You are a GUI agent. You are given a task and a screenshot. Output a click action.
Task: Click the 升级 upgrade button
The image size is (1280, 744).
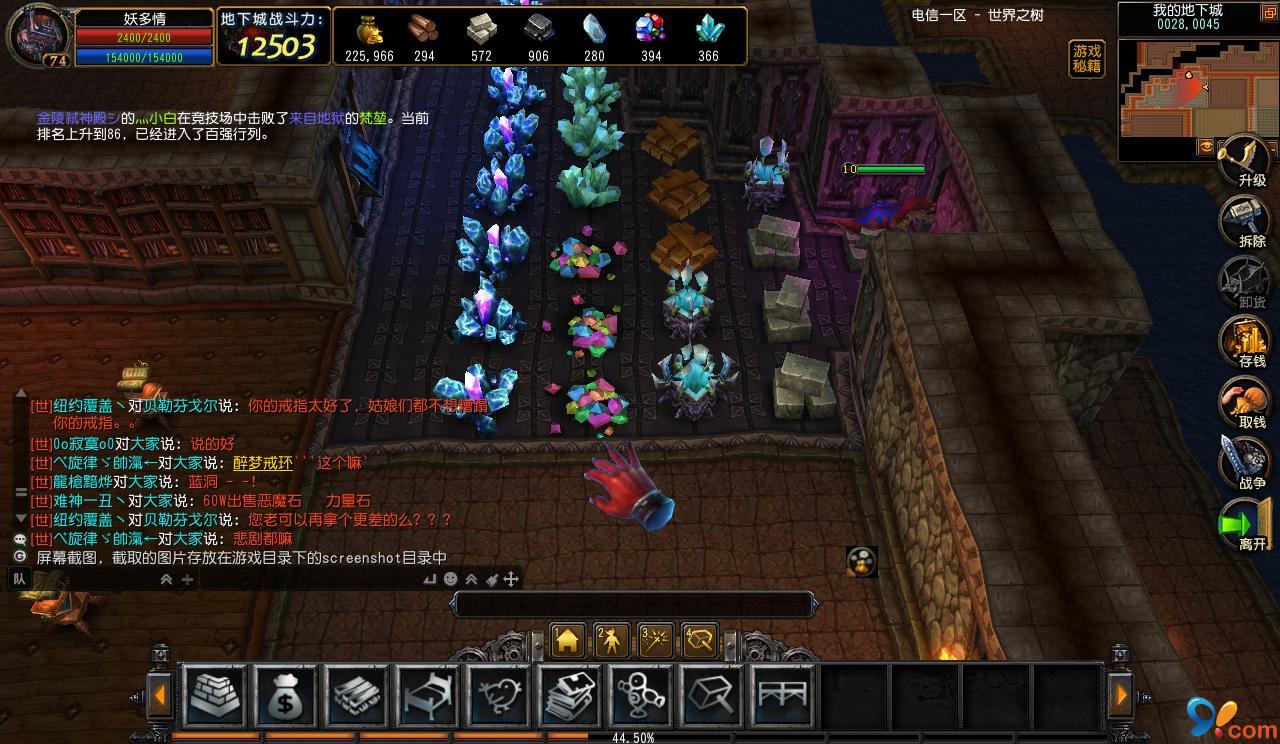[1250, 160]
